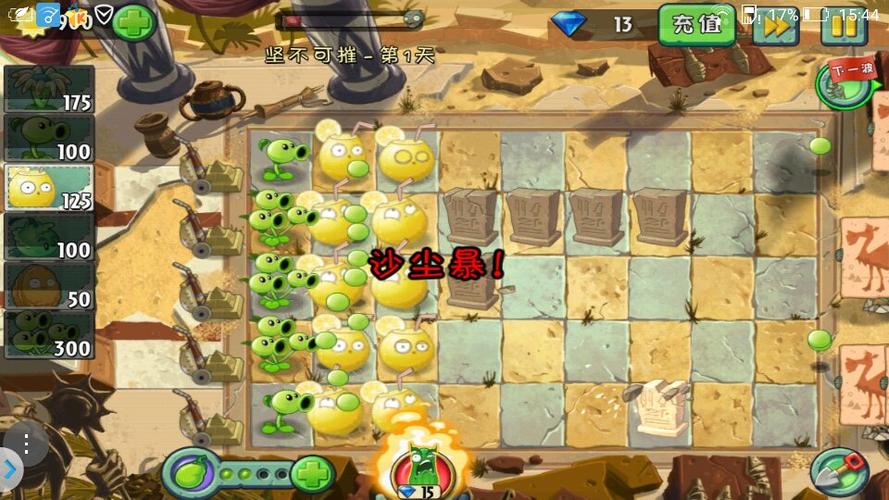This screenshot has width=889, height=500.
Task: Tap the green plus next to sun counter
Action: [133, 20]
